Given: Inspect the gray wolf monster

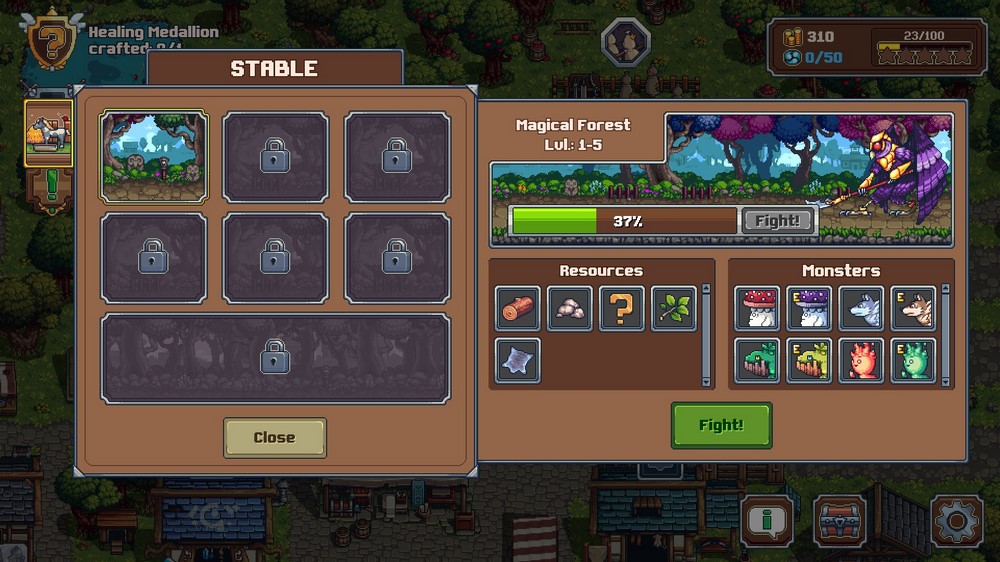Looking at the screenshot, I should tap(861, 309).
